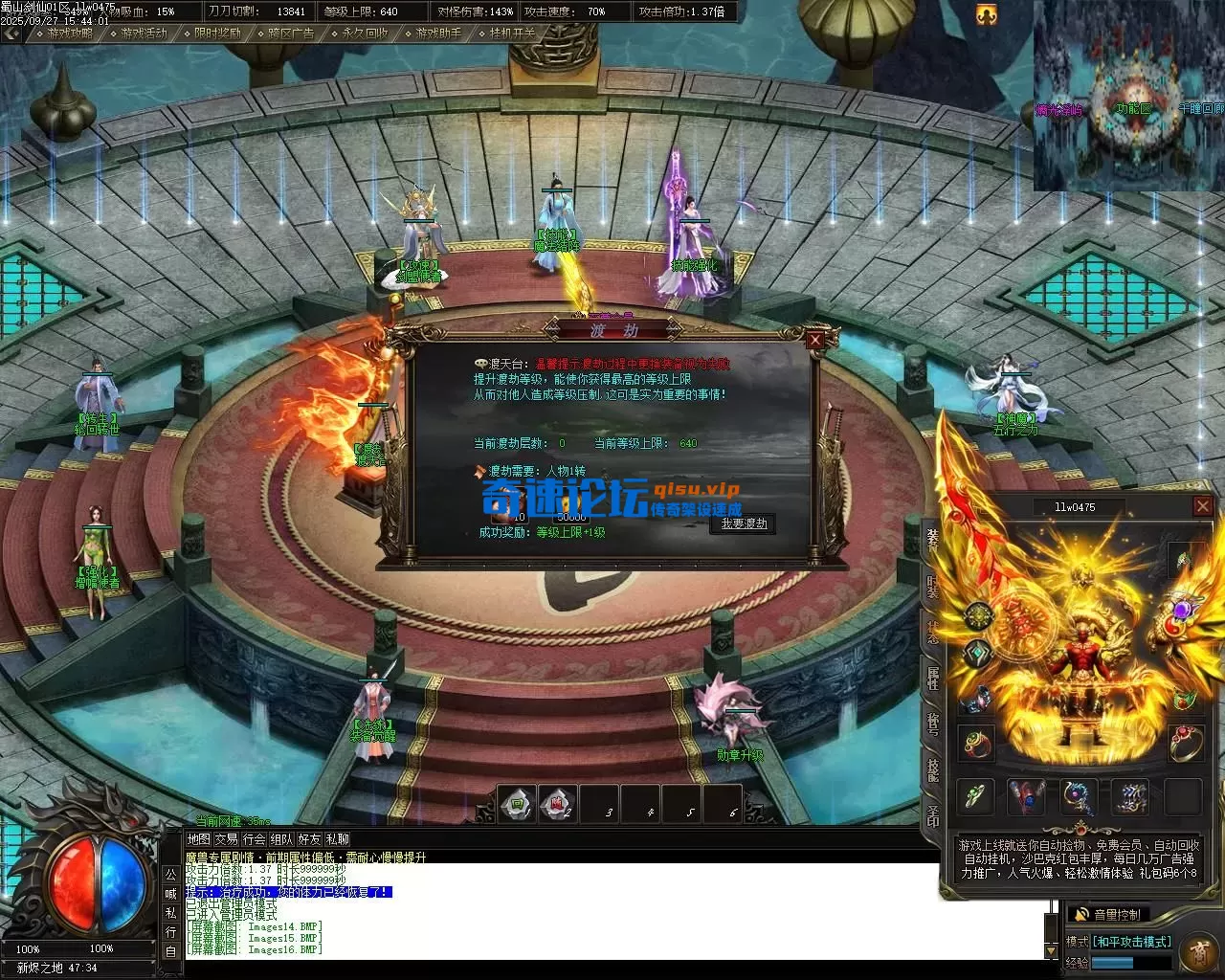Open the 游戏助手 menu

[x=438, y=33]
